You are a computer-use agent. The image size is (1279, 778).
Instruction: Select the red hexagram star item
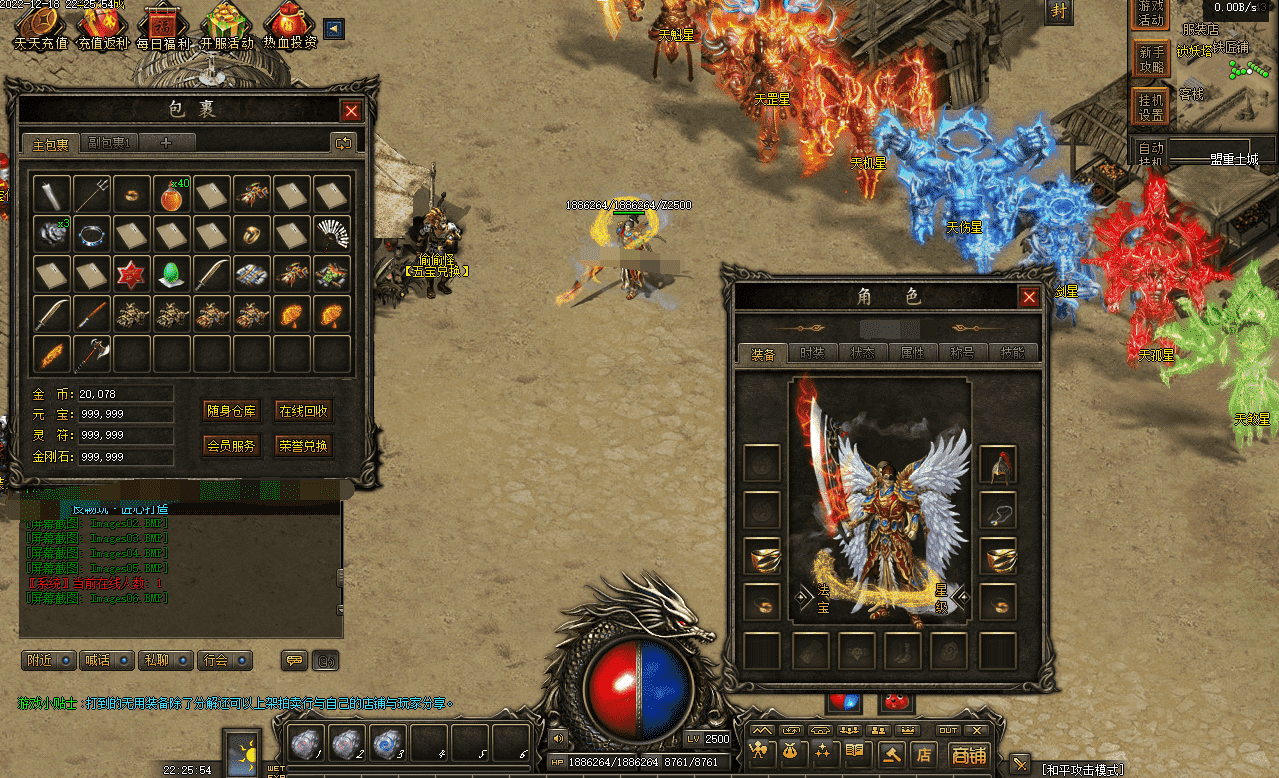point(131,273)
